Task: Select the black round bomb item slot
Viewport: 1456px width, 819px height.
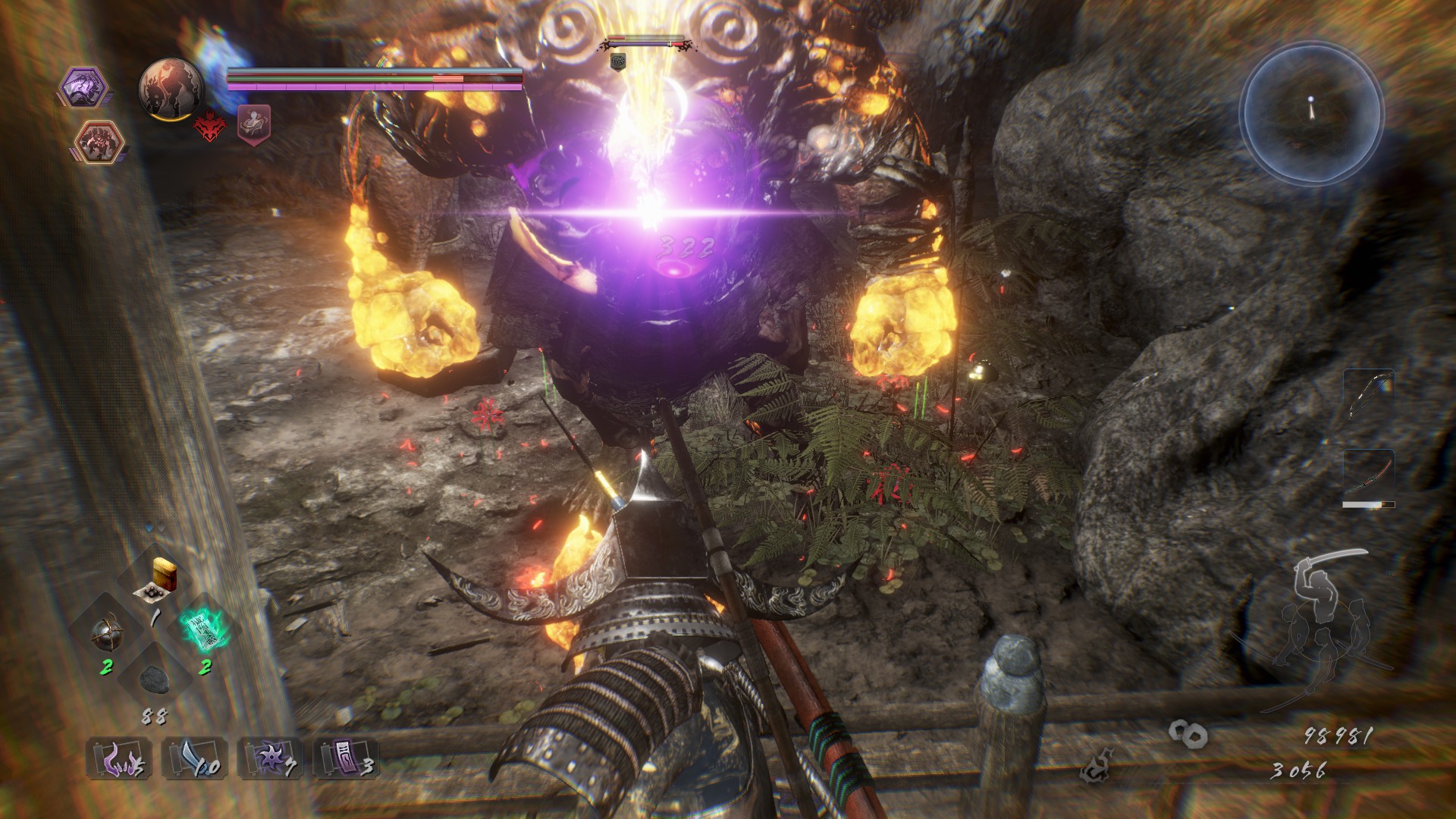Action: 106,633
